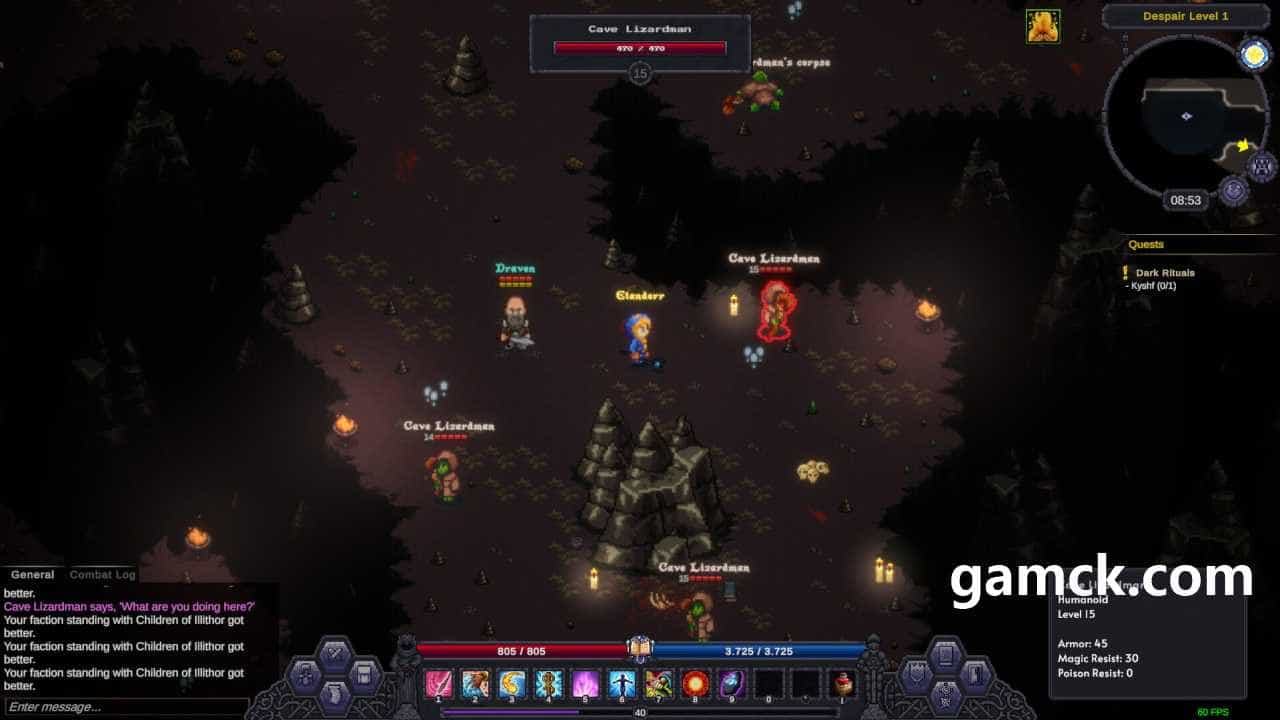Open the Quests tracker header
1280x720 pixels.
click(1146, 244)
